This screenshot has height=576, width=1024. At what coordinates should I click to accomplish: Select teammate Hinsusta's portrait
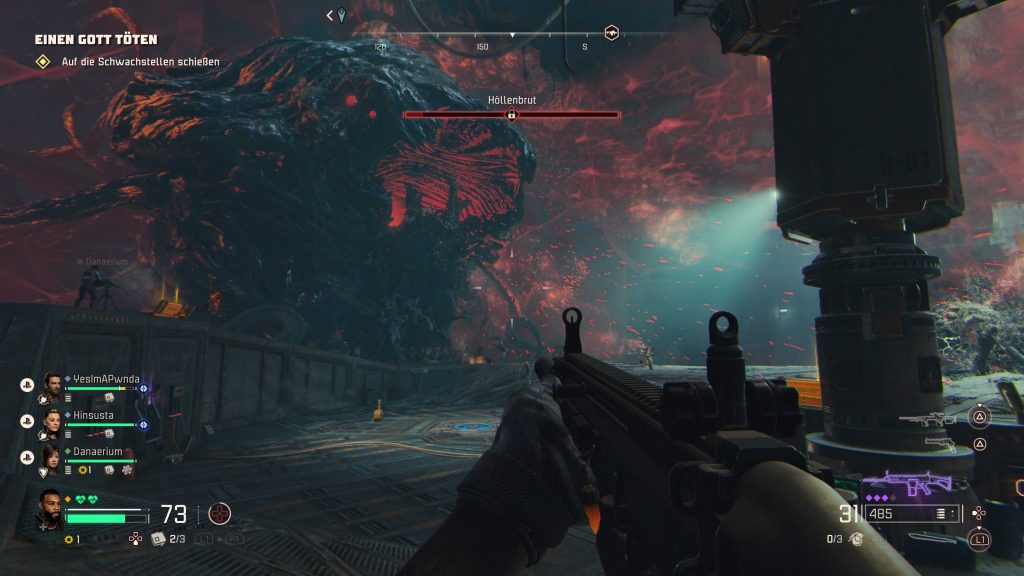(53, 421)
